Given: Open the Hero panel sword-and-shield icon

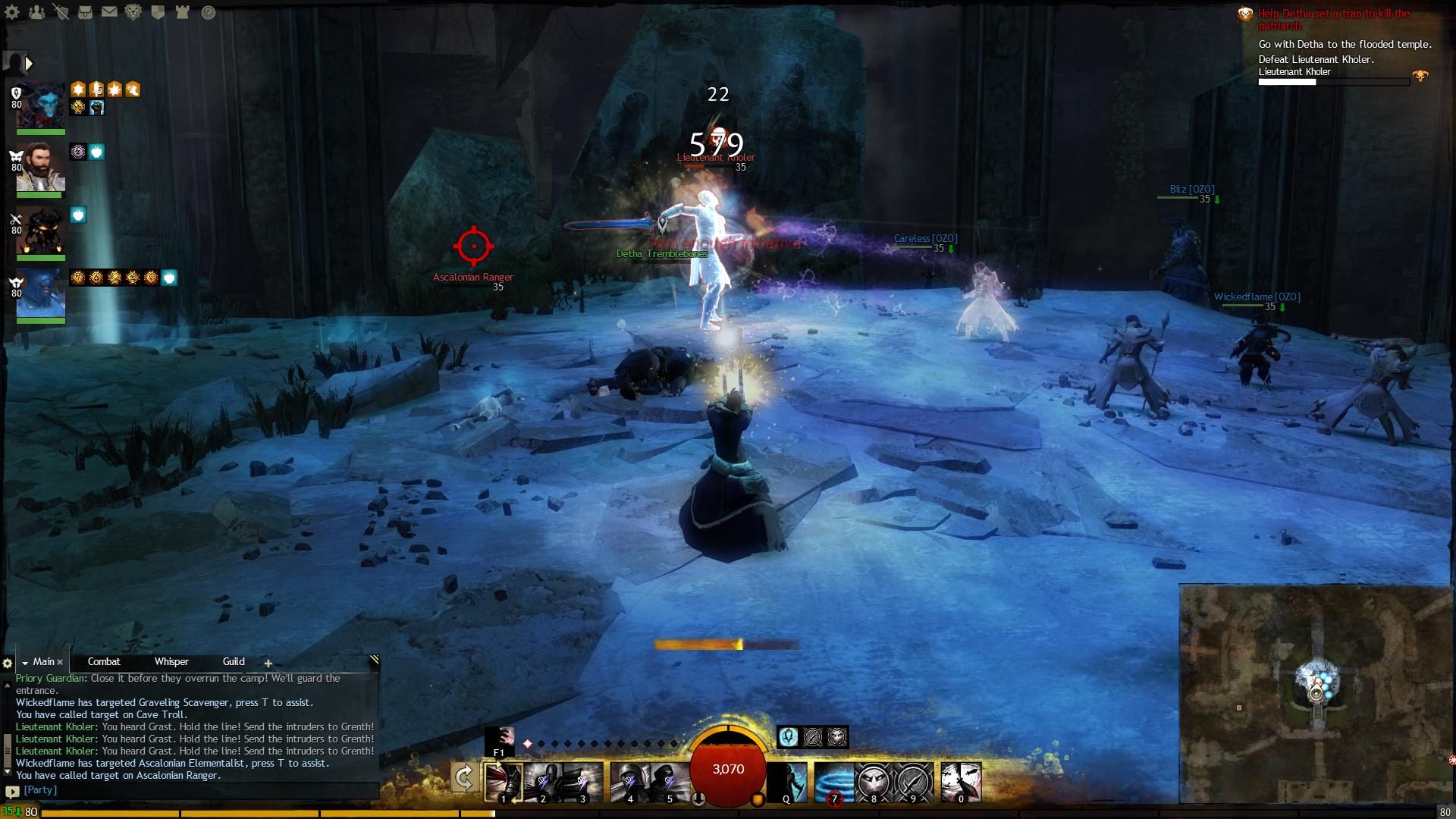Looking at the screenshot, I should pos(61,12).
